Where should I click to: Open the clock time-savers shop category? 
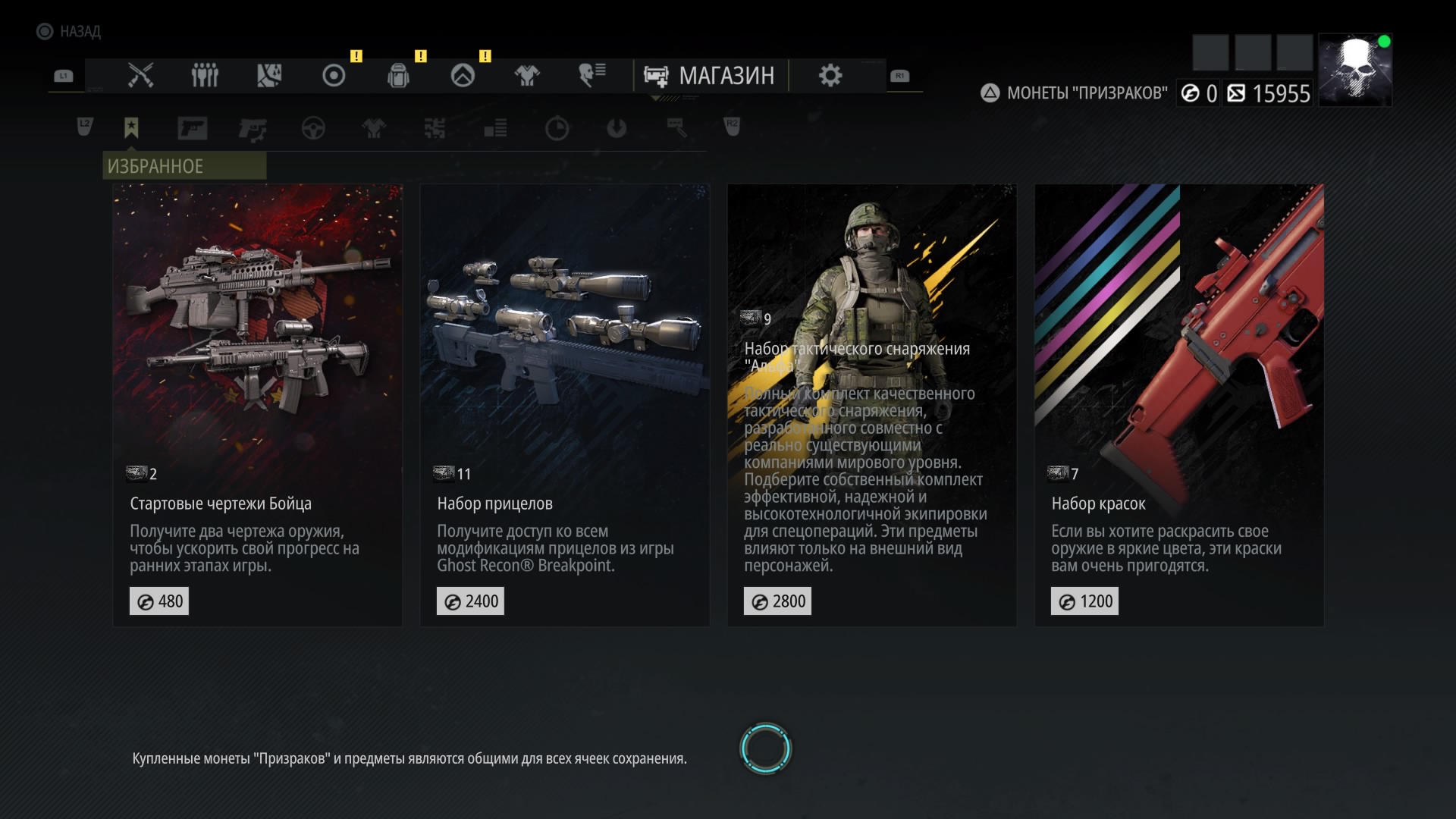(x=557, y=128)
